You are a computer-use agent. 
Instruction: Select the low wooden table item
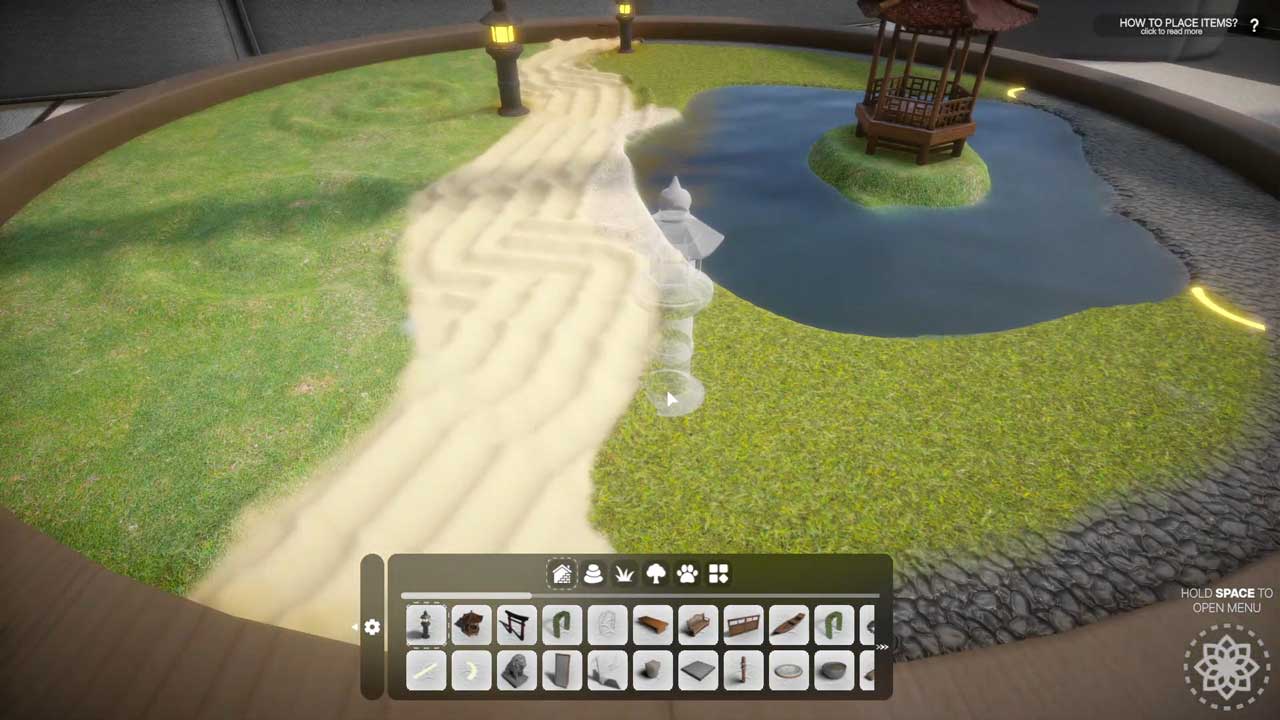coord(652,625)
